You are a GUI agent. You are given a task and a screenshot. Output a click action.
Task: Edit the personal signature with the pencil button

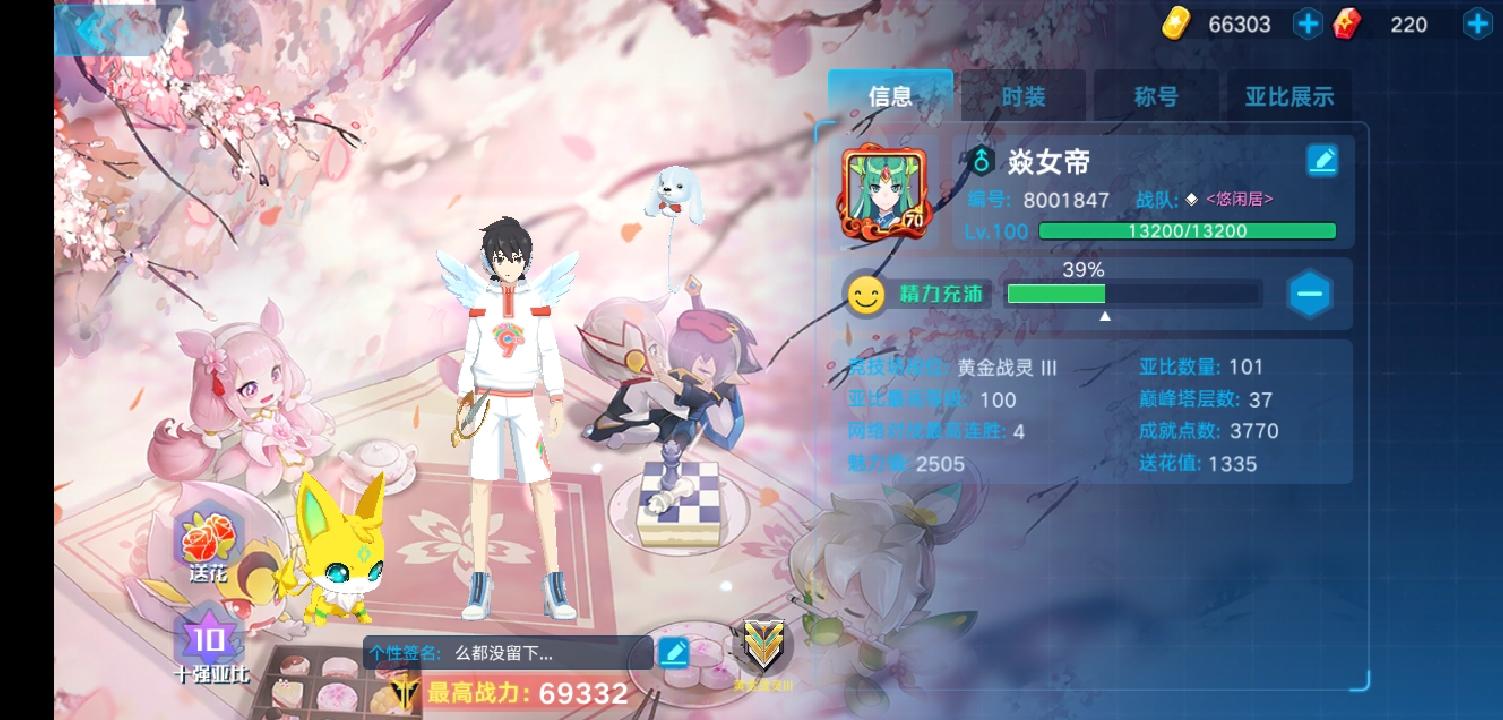tap(674, 651)
